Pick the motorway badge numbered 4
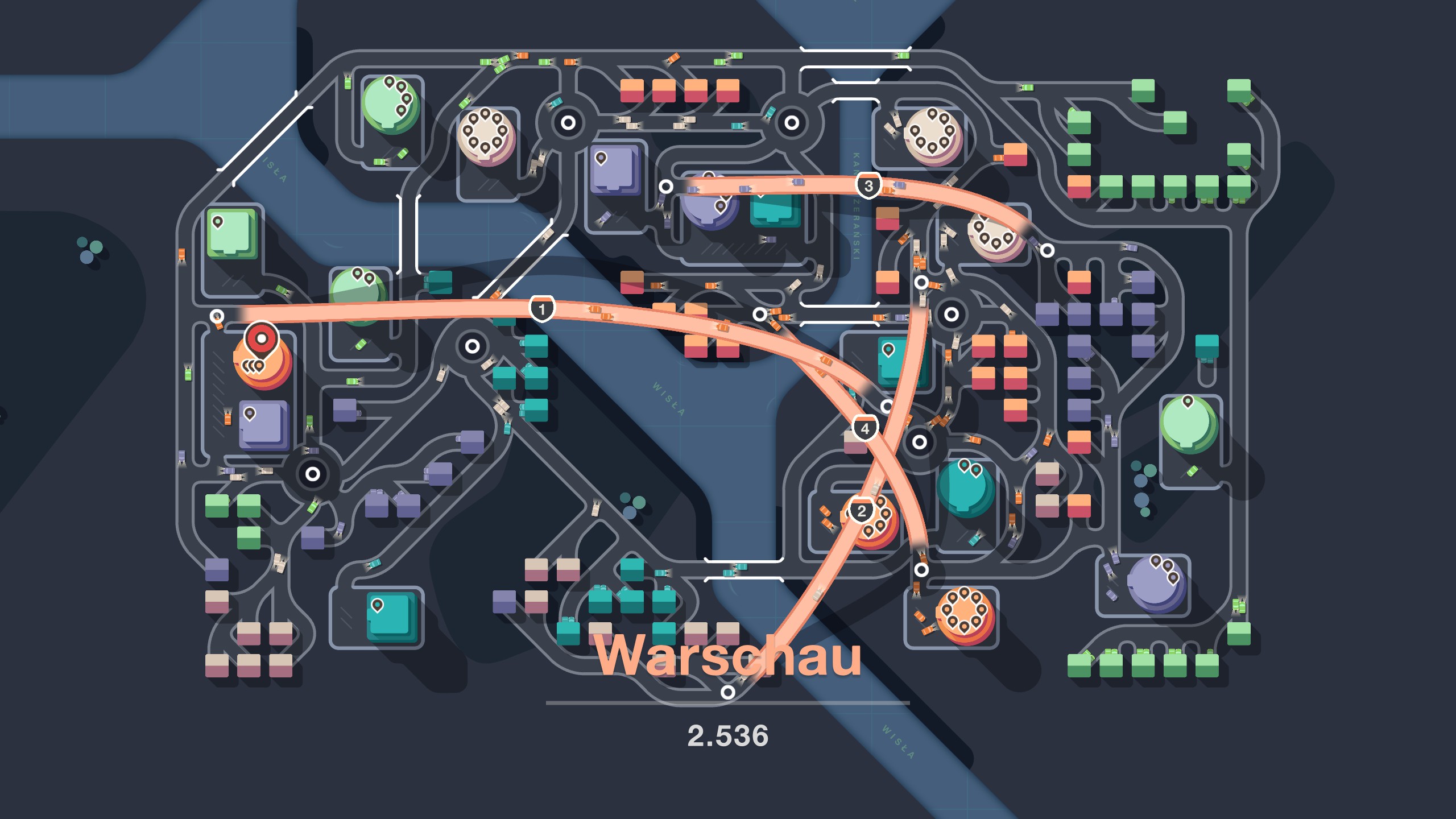Screen dimensions: 1456x819 pos(864,428)
